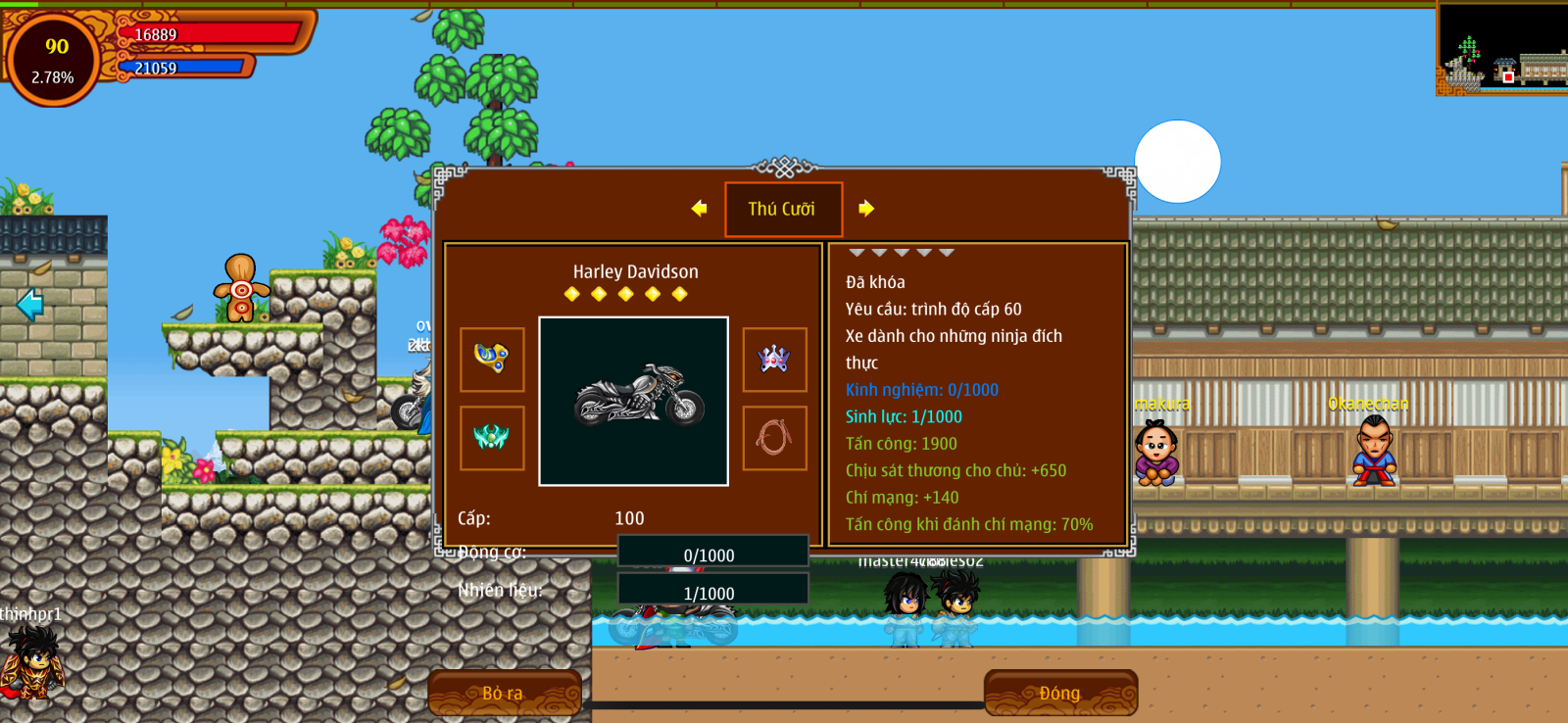Open the minimap
The image size is (1568, 723).
[x=1502, y=47]
